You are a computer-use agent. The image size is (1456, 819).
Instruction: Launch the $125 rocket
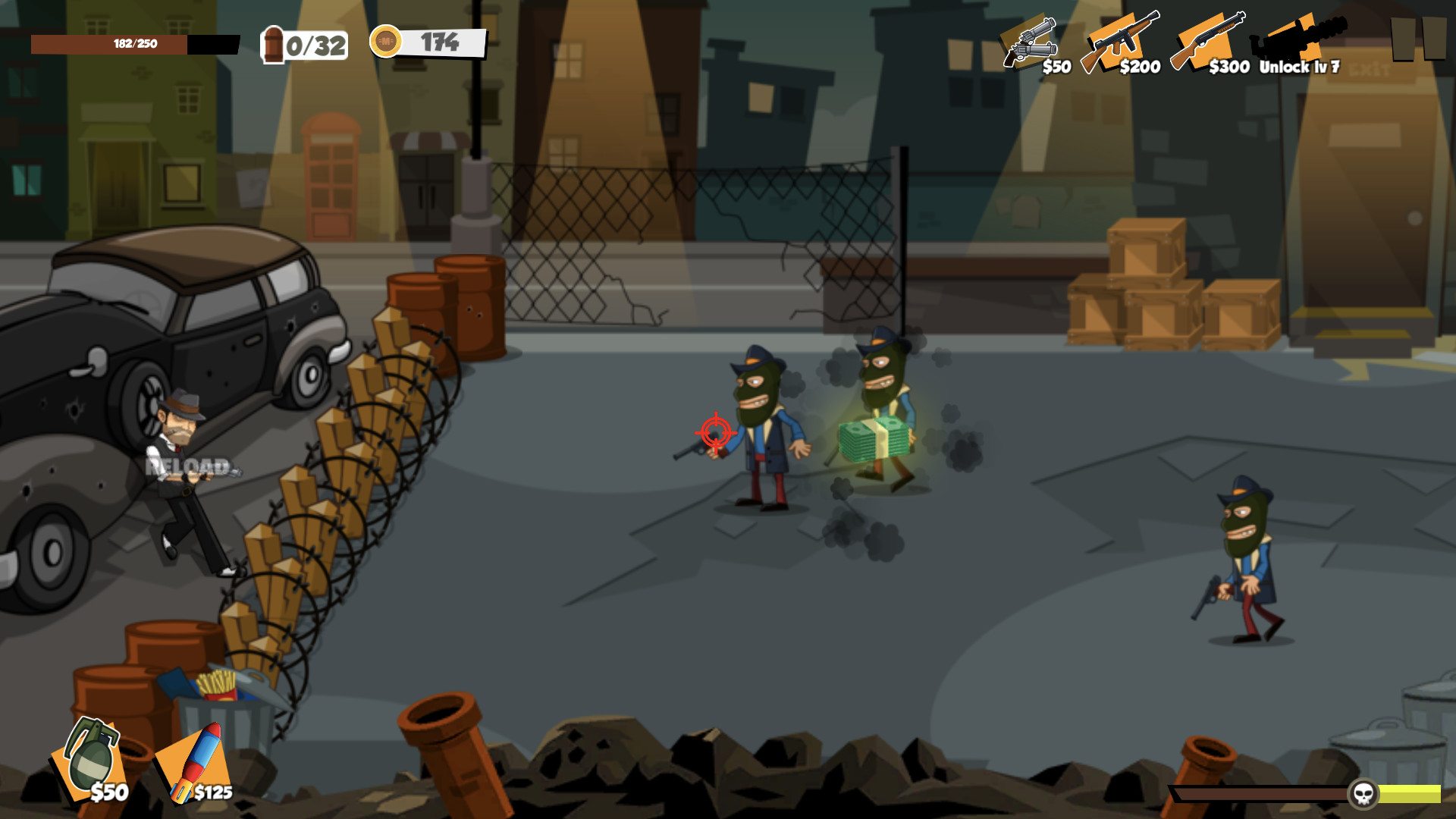(x=193, y=762)
